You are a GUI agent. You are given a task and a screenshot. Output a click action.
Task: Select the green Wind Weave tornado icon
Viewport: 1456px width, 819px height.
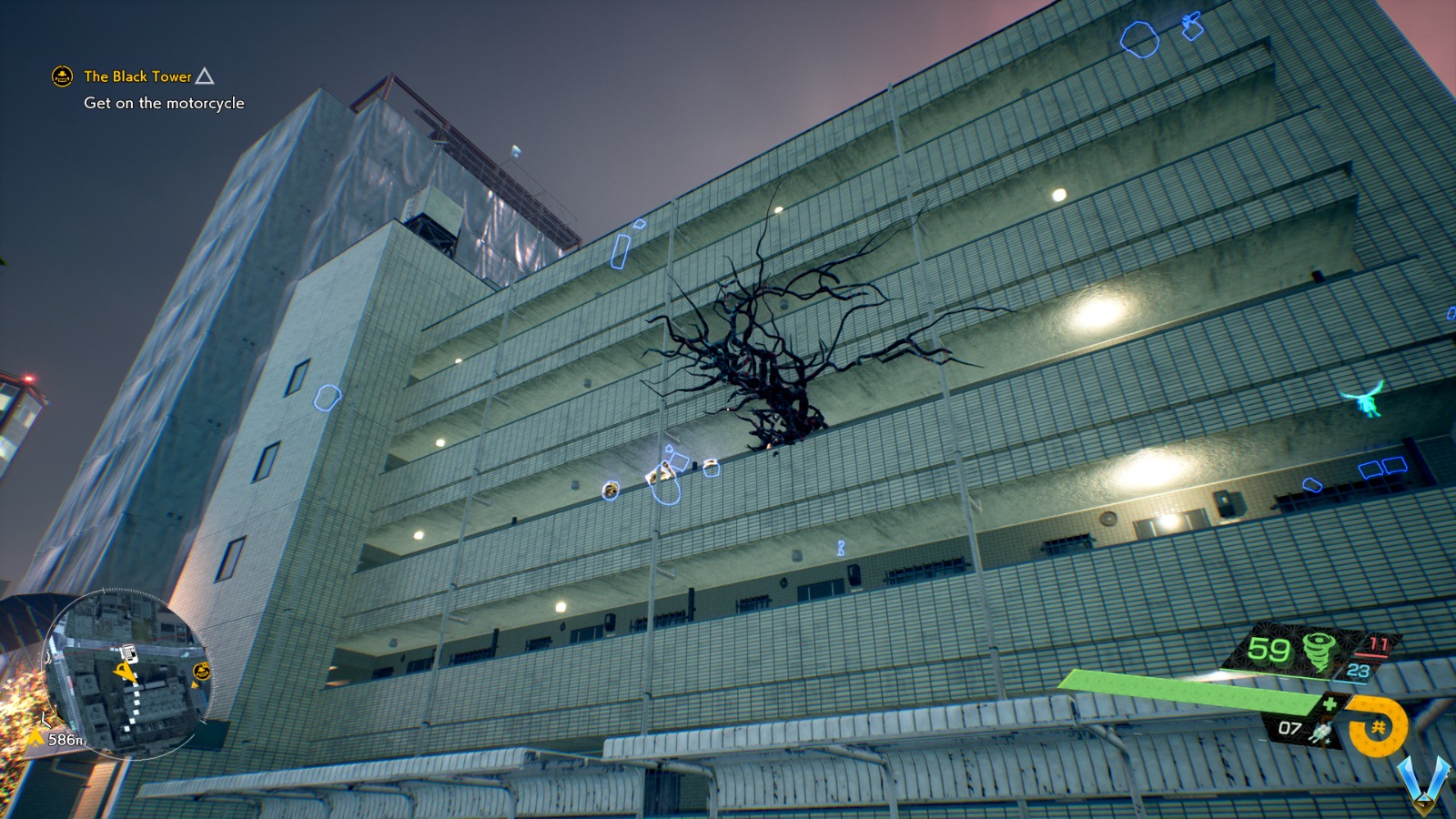1319,653
